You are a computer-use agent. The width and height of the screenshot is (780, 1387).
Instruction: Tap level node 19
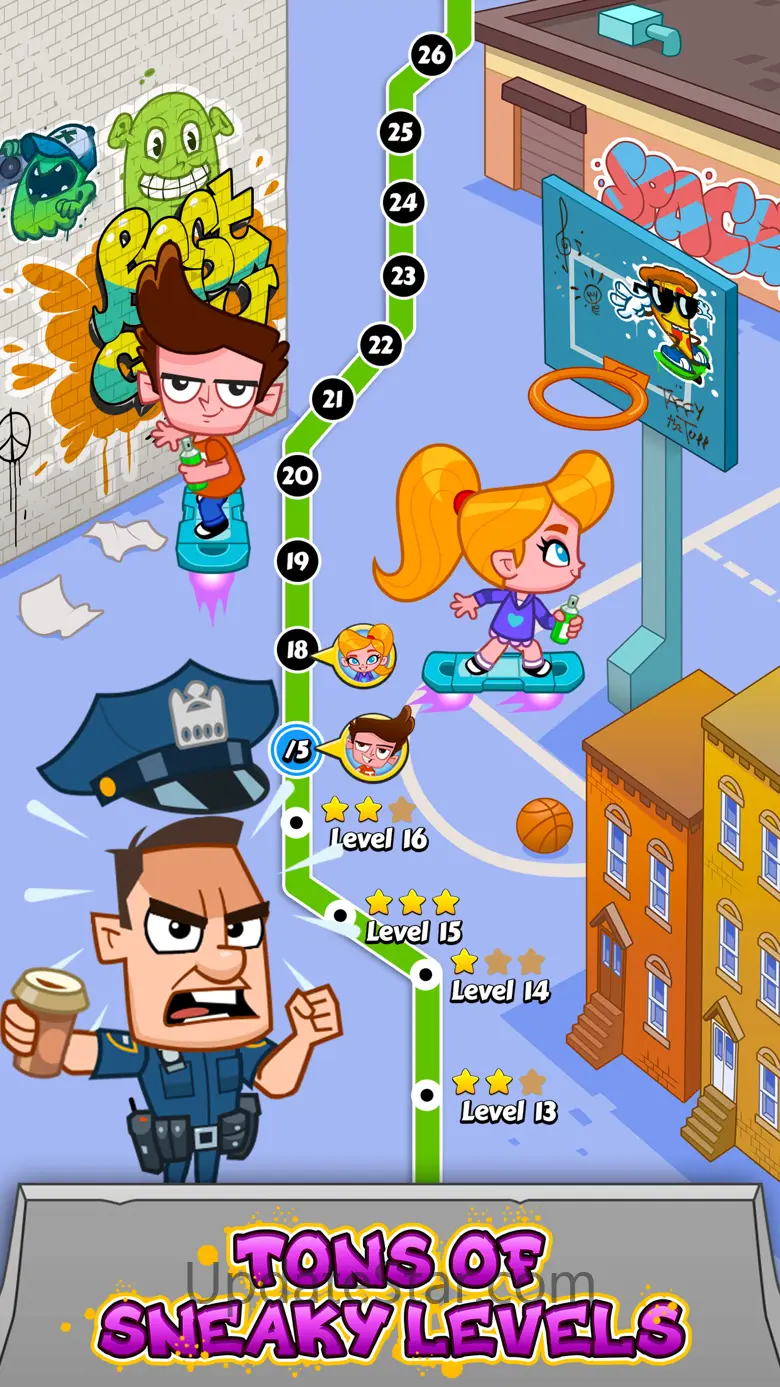click(297, 560)
